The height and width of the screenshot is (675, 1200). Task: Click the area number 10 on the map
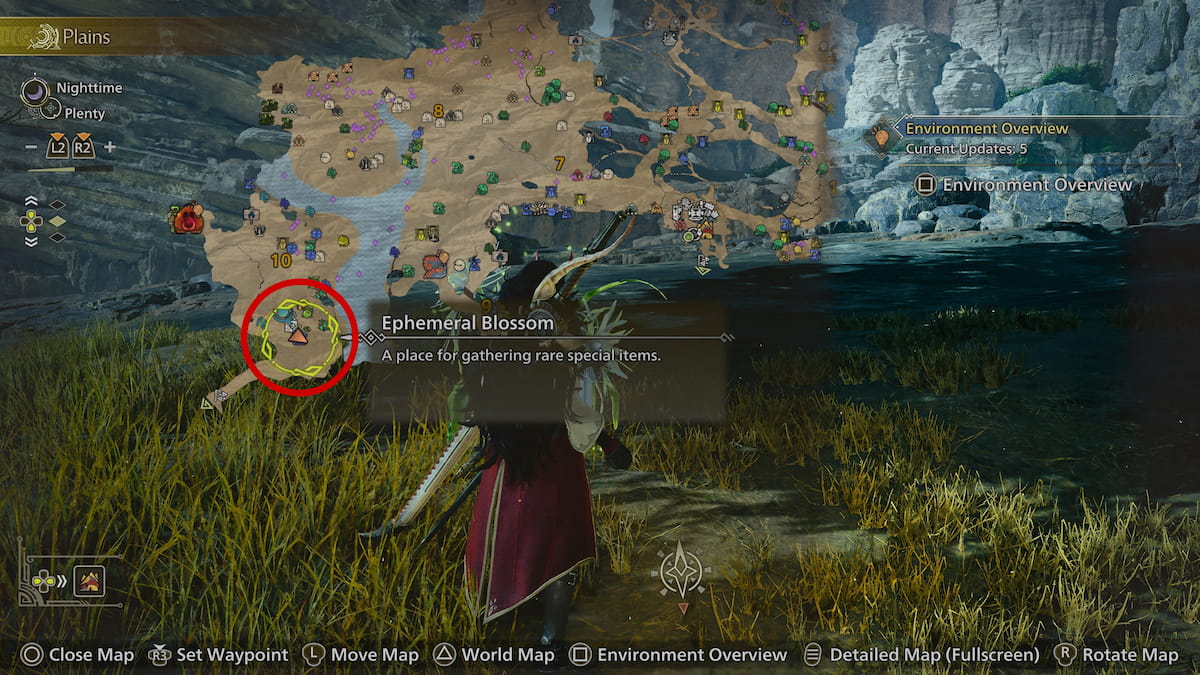click(280, 261)
